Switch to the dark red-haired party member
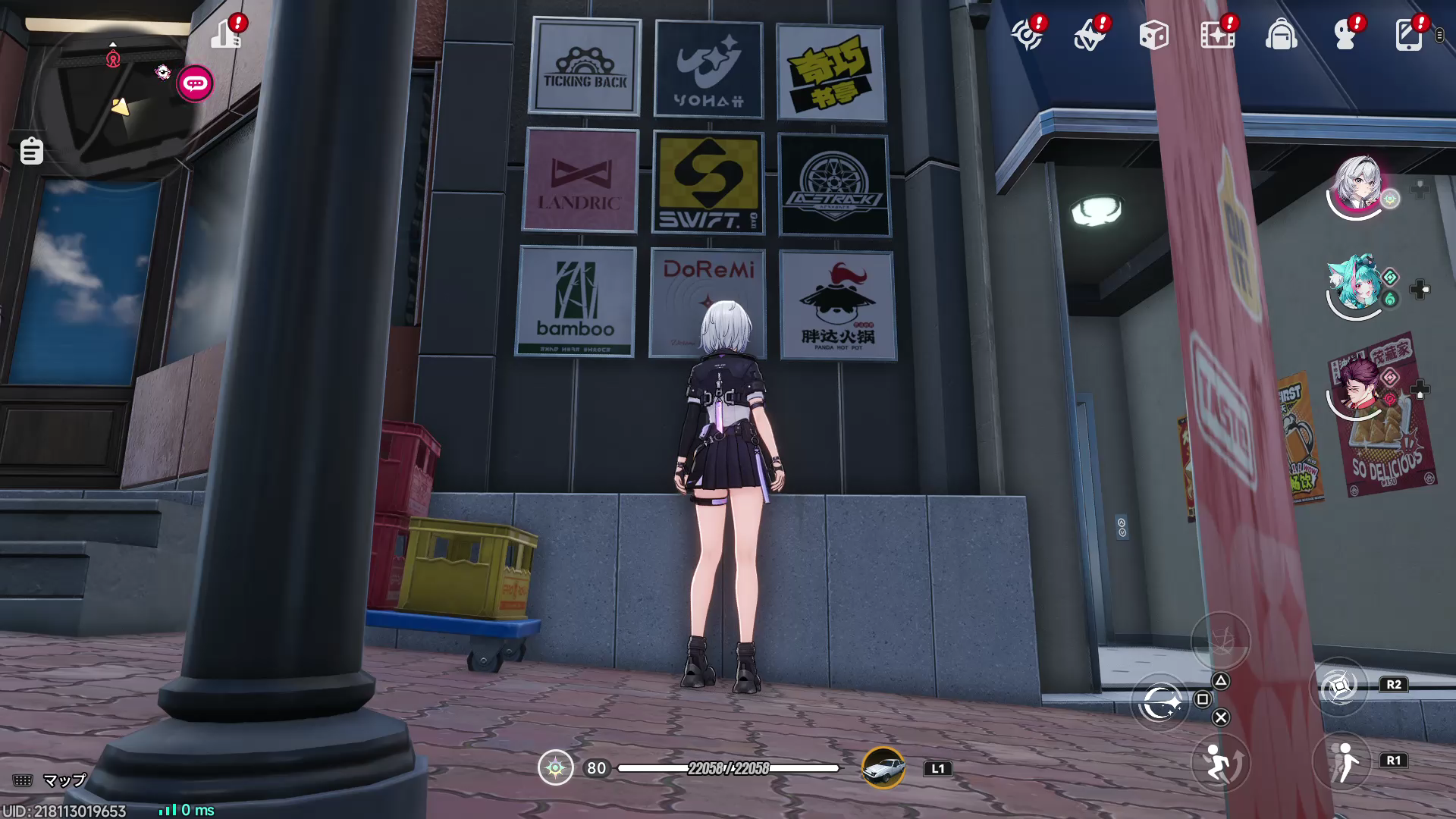 pos(1357,387)
